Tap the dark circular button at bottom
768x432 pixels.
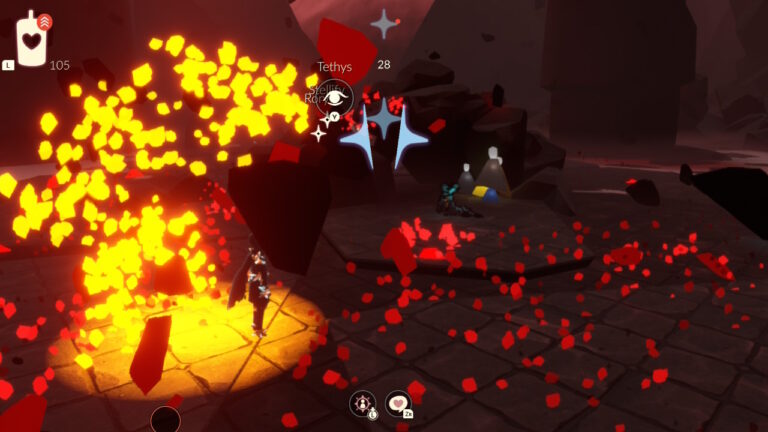click(165, 420)
